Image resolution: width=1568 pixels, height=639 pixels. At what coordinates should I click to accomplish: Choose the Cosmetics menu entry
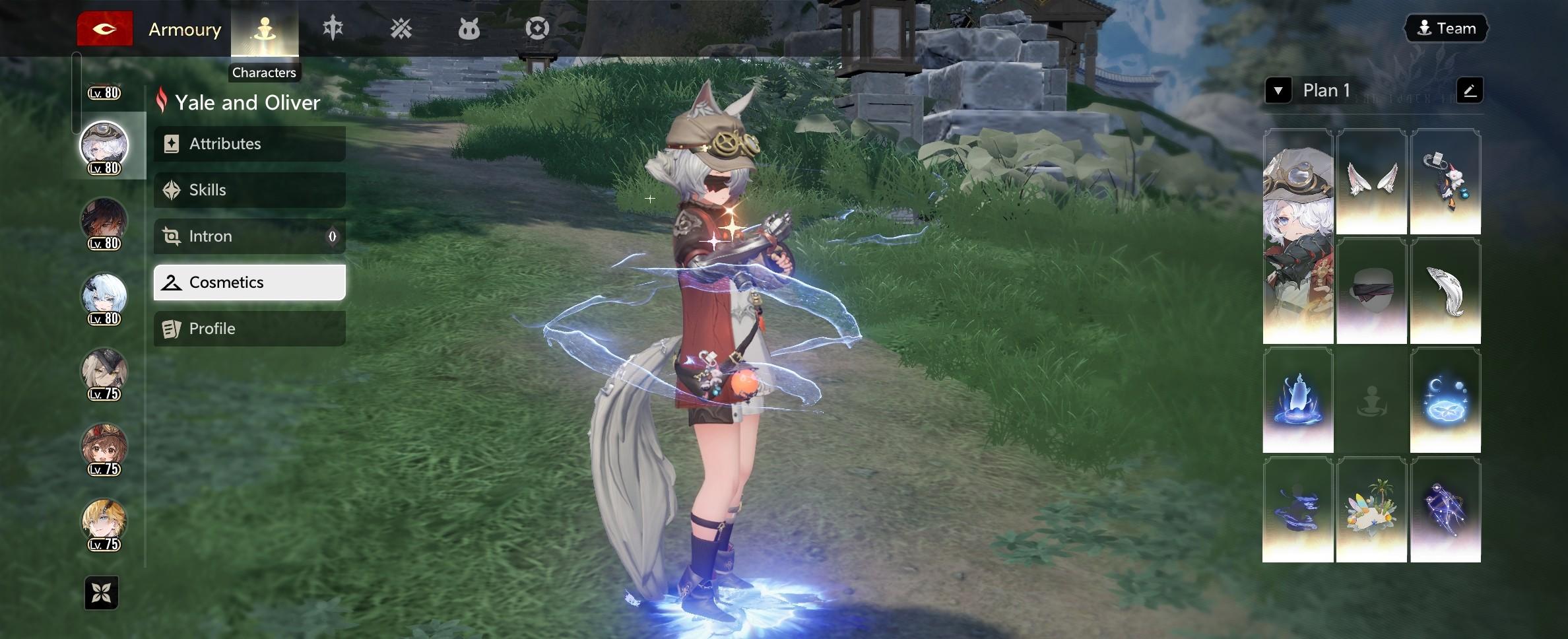point(249,283)
